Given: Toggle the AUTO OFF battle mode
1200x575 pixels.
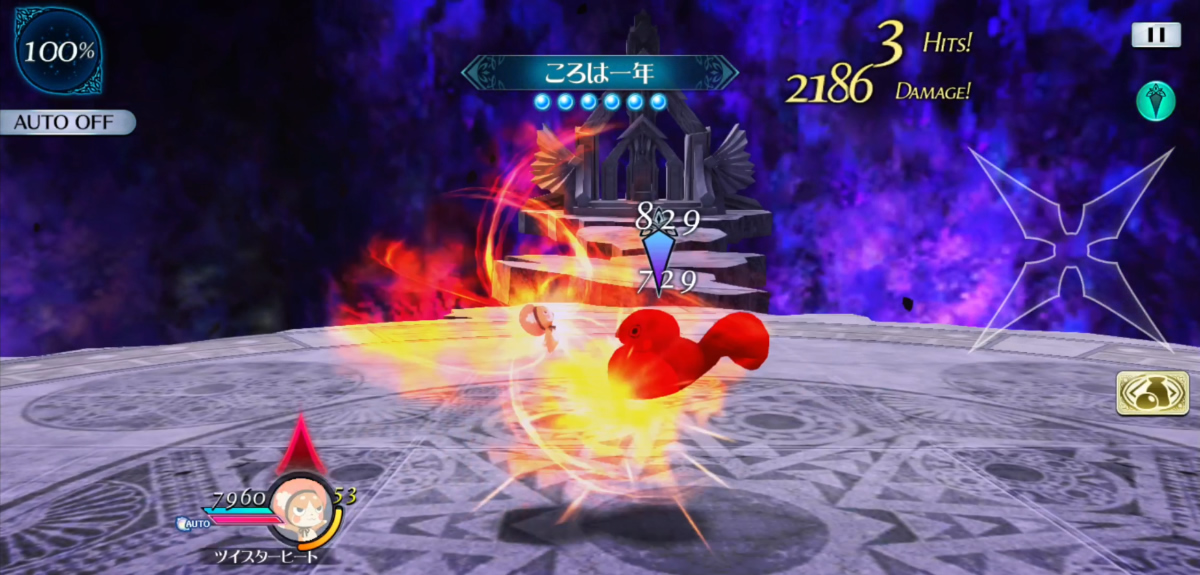Looking at the screenshot, I should tap(66, 123).
